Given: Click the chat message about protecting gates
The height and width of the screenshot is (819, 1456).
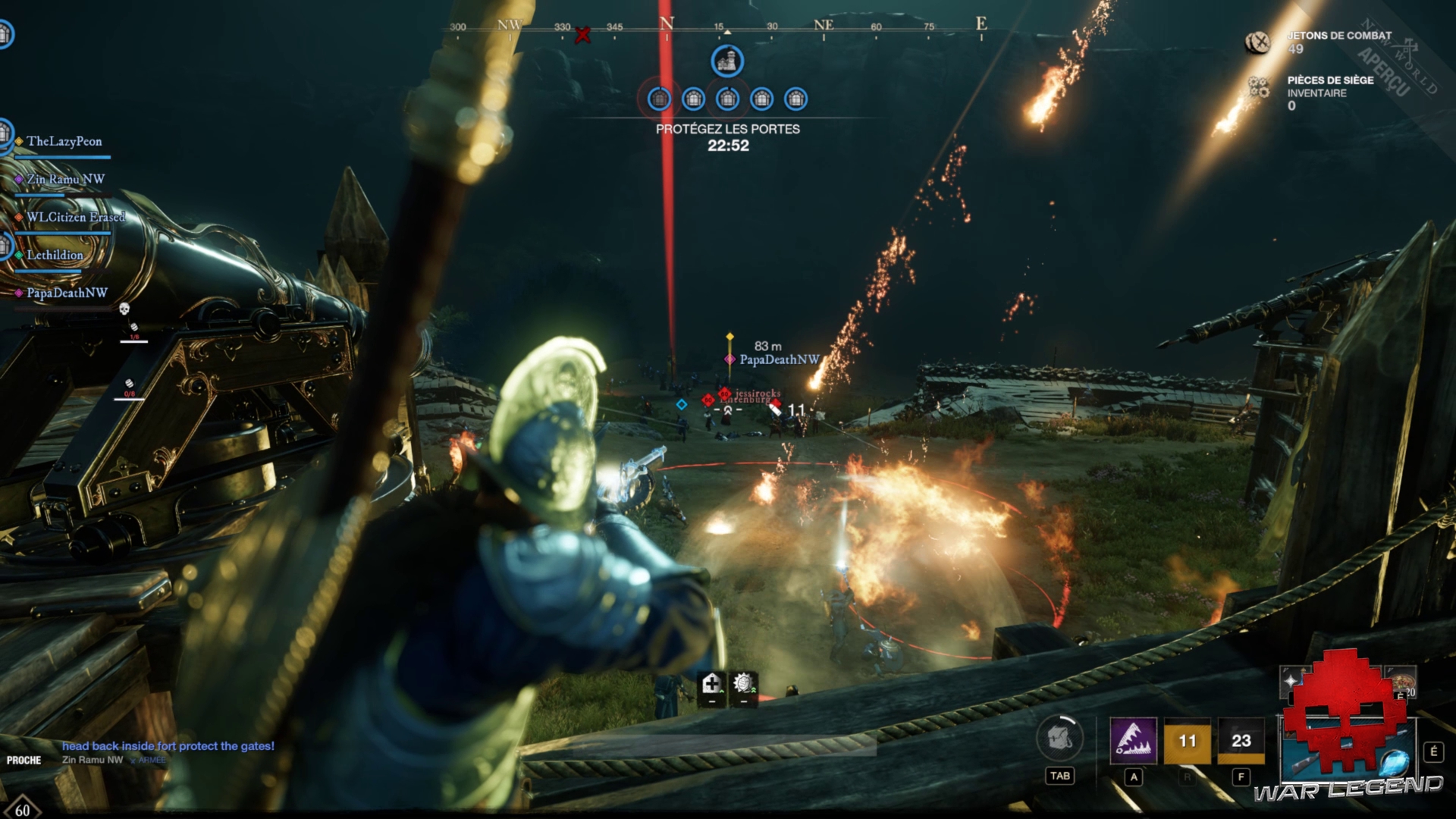Looking at the screenshot, I should 168,746.
